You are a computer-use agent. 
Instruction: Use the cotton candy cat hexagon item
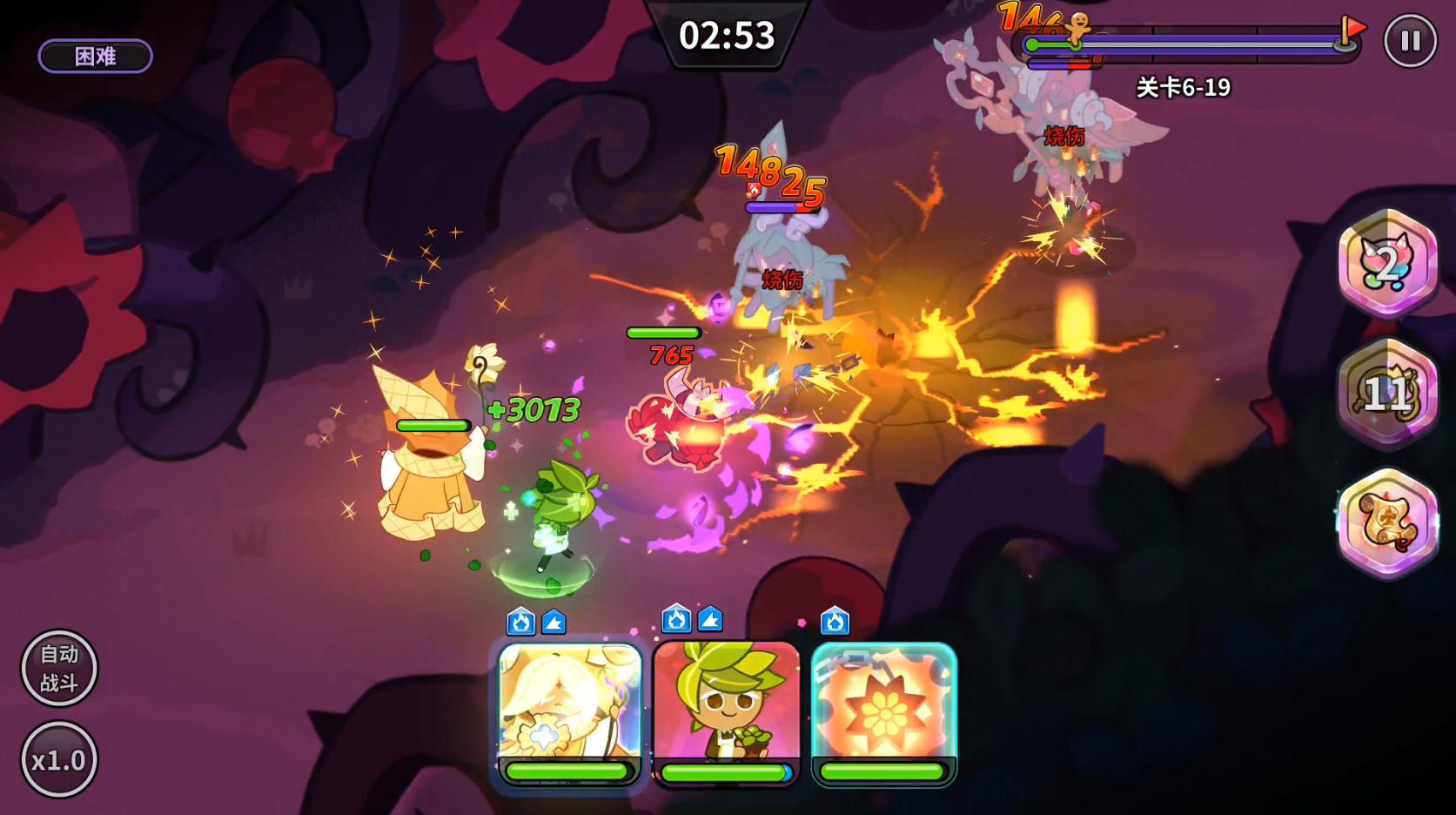click(x=1387, y=263)
